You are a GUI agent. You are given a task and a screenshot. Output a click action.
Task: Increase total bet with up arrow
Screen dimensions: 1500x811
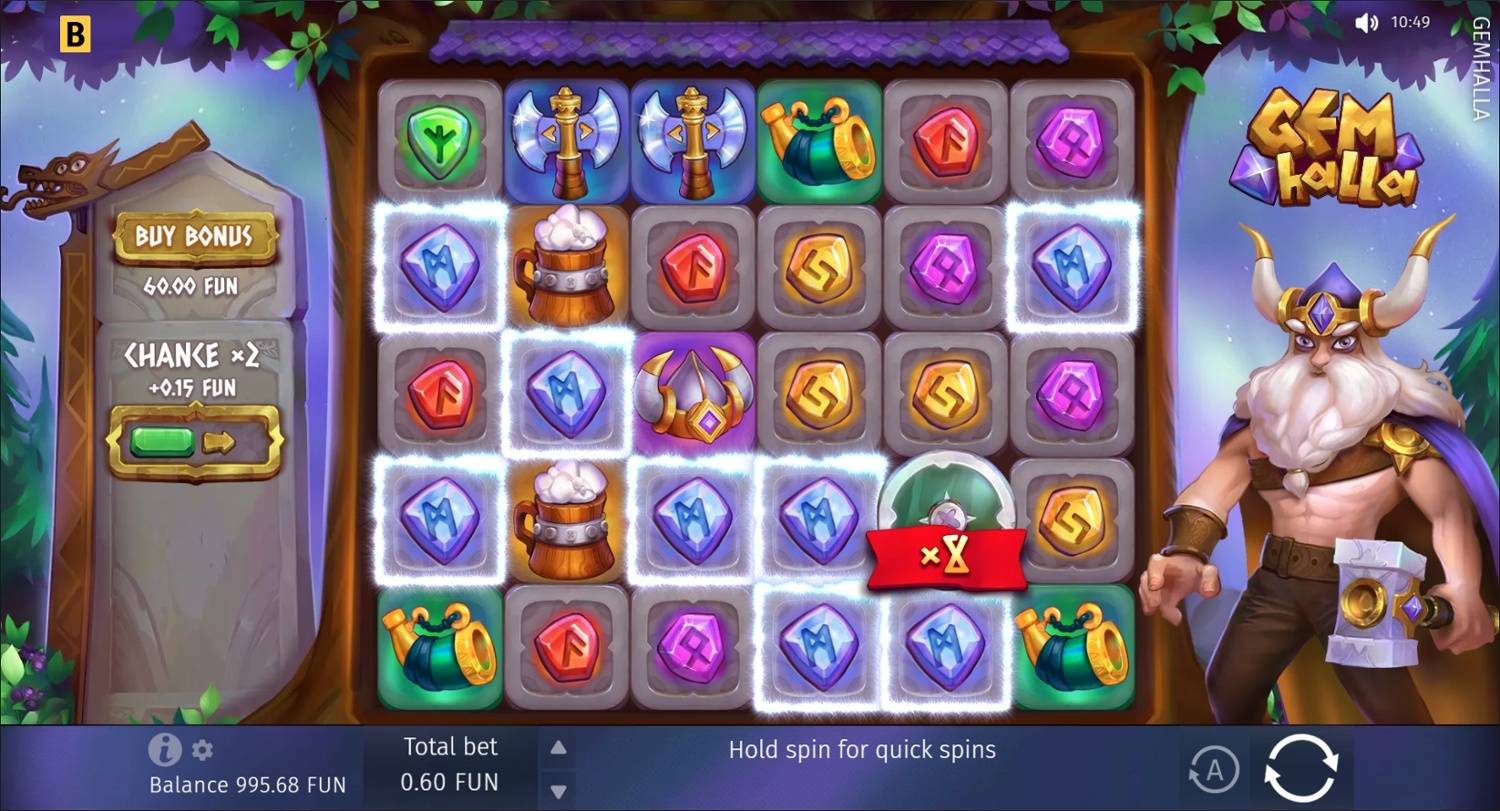[x=558, y=748]
